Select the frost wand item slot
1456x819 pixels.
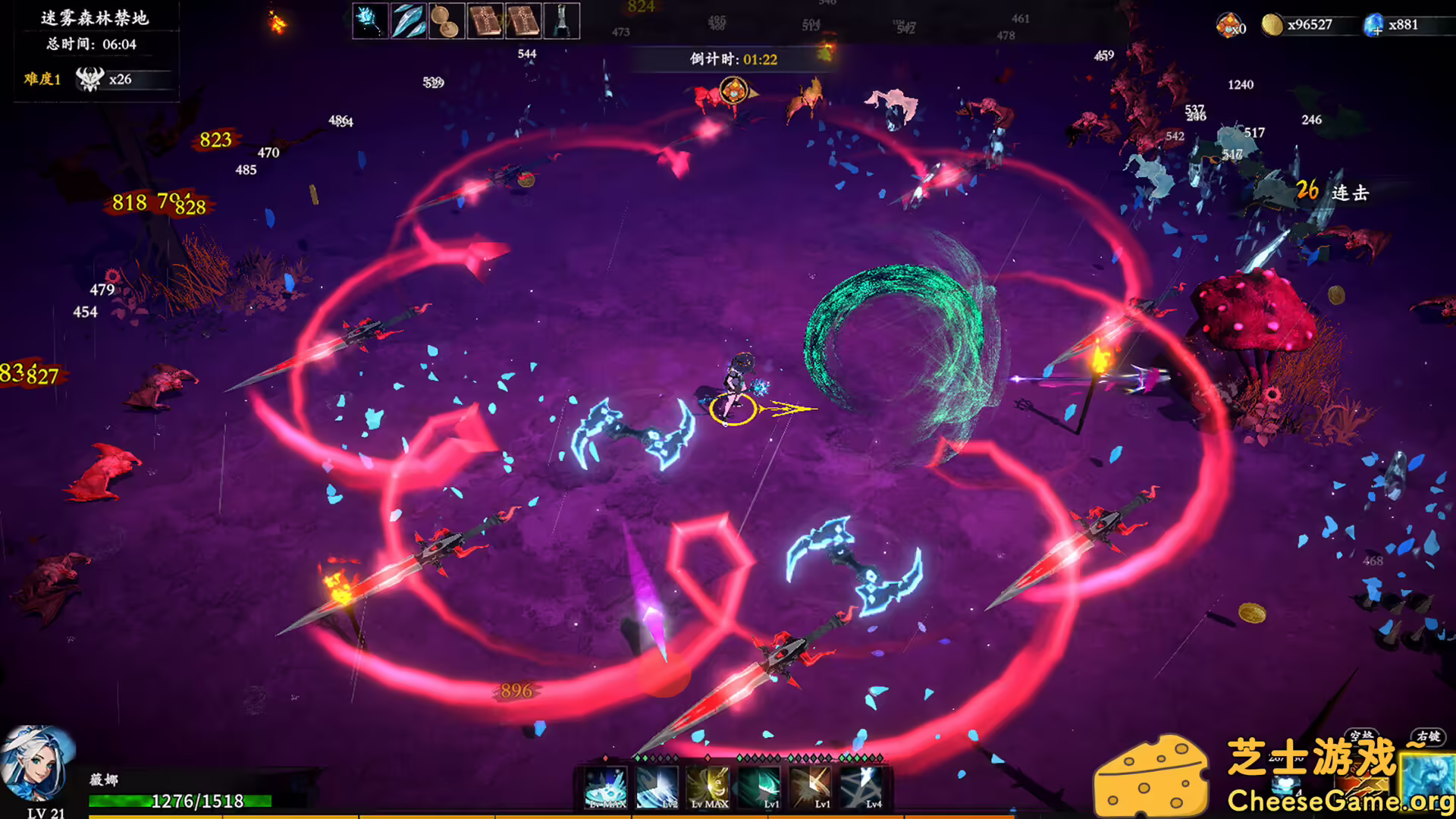[x=372, y=20]
